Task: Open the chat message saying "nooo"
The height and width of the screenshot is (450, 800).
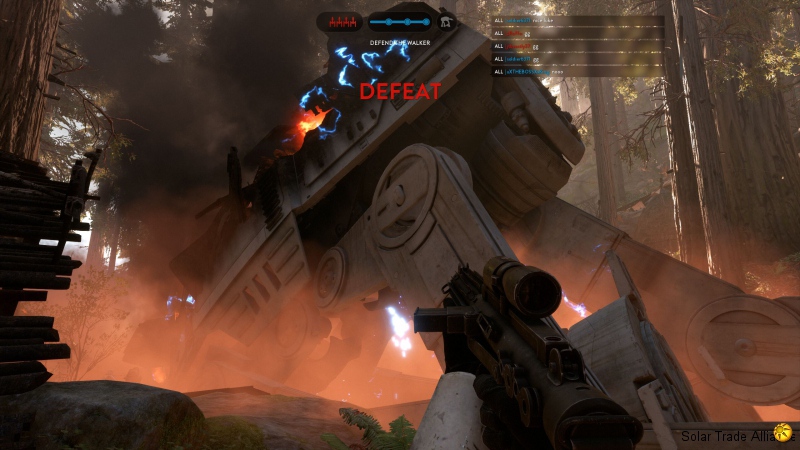Action: pos(540,71)
